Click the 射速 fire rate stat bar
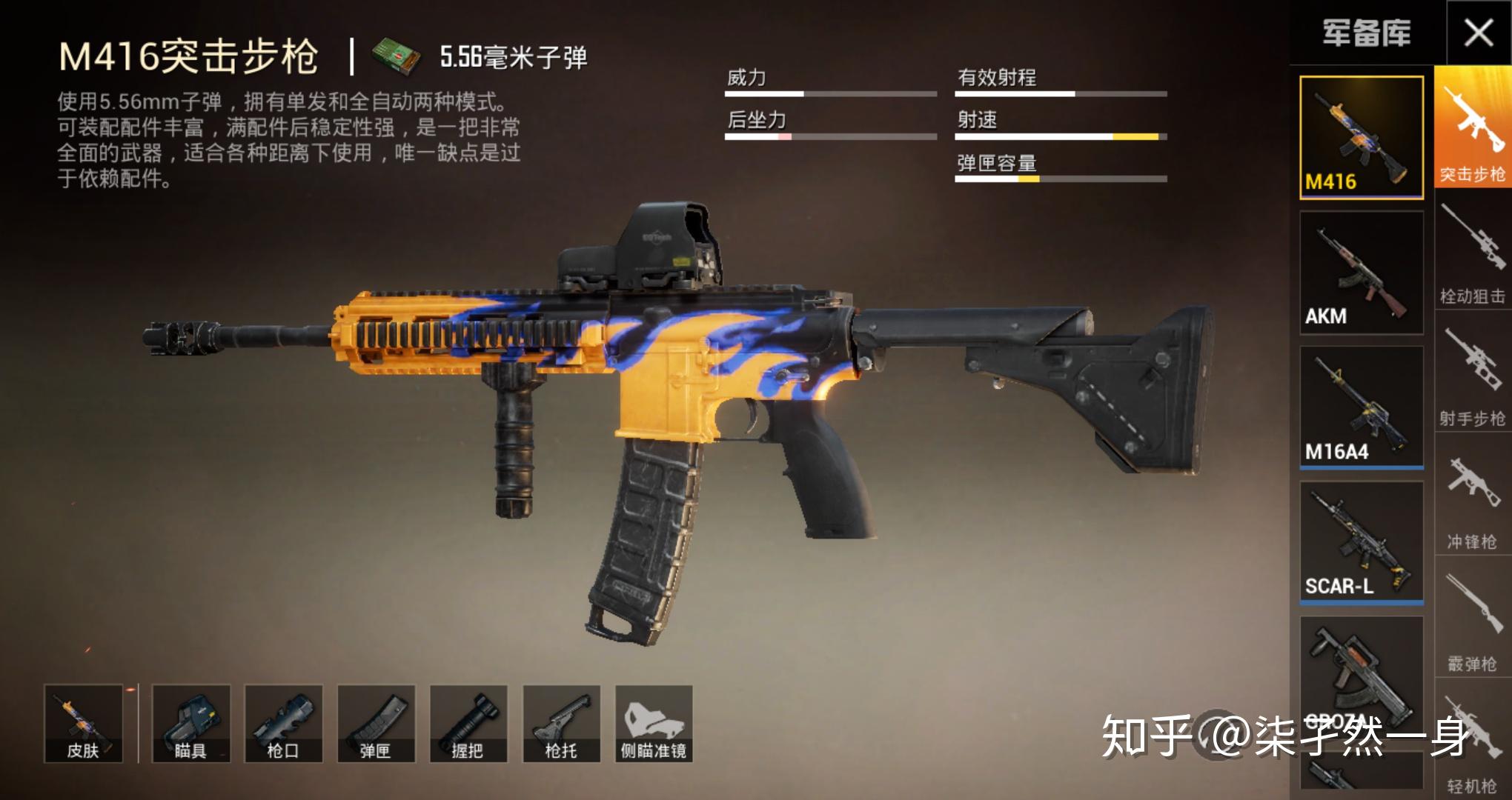This screenshot has width=1512, height=800. click(1060, 137)
